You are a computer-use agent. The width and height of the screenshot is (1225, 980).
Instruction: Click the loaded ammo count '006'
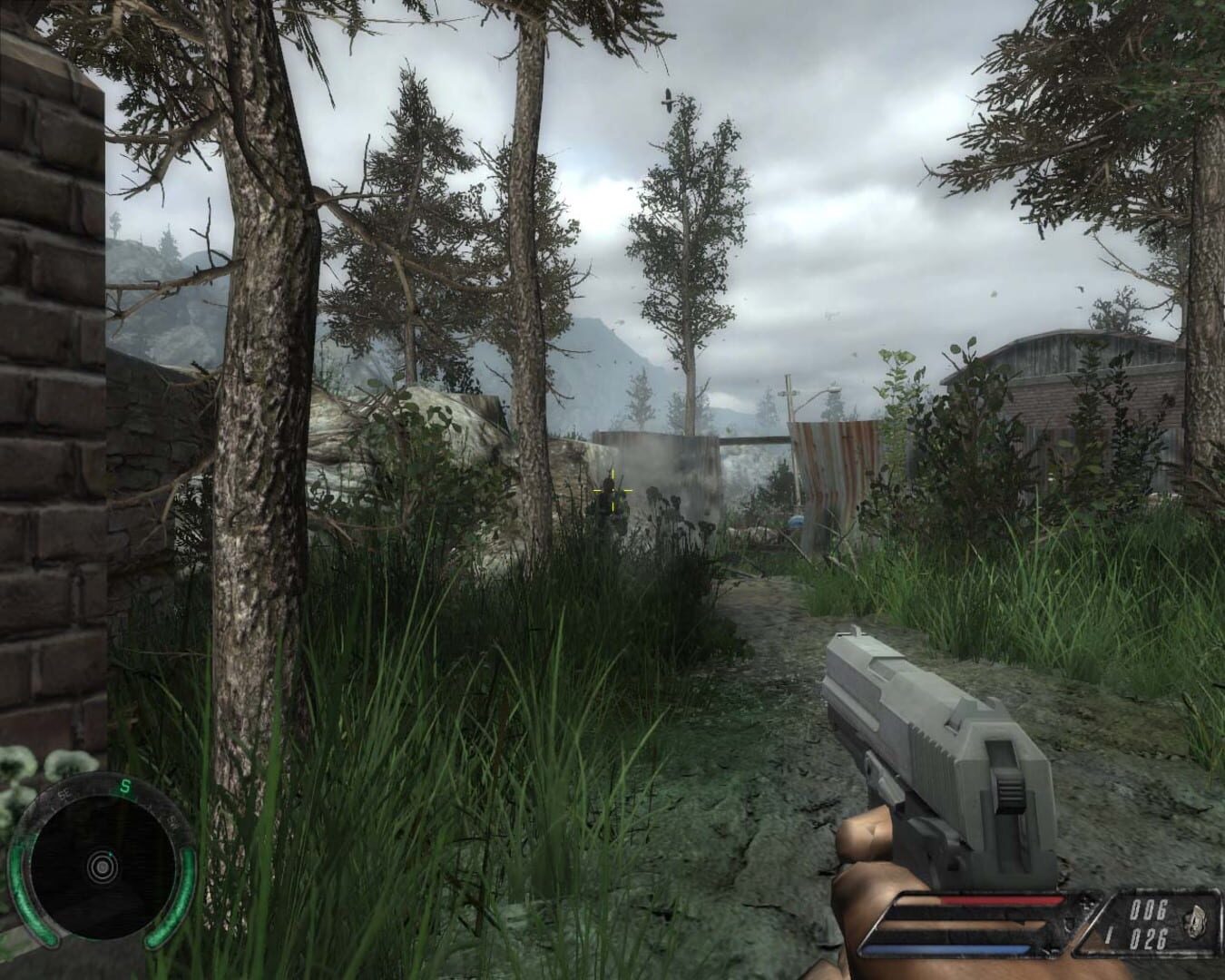tap(1148, 908)
